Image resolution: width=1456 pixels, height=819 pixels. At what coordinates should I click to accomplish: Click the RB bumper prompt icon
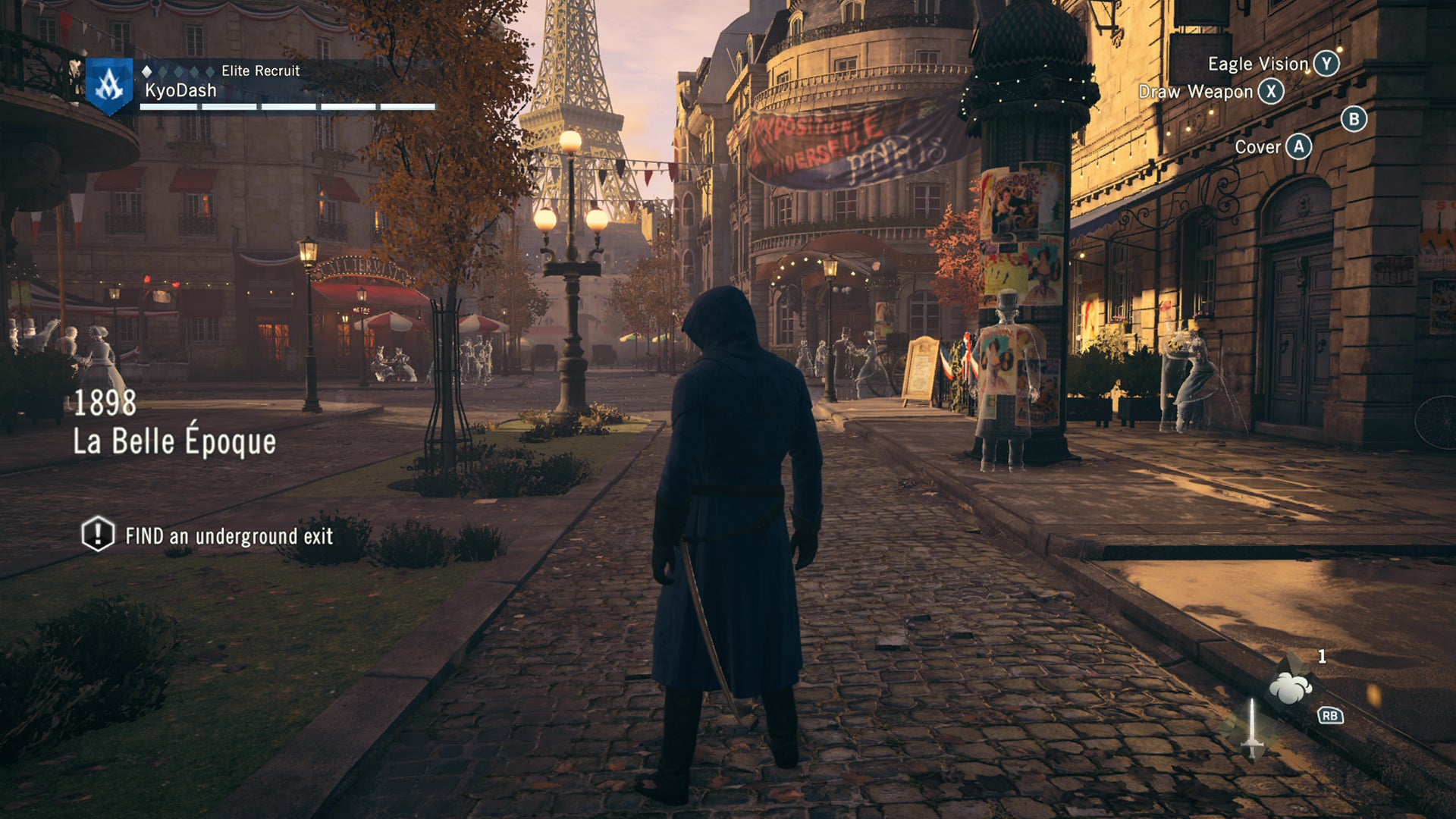click(x=1332, y=717)
